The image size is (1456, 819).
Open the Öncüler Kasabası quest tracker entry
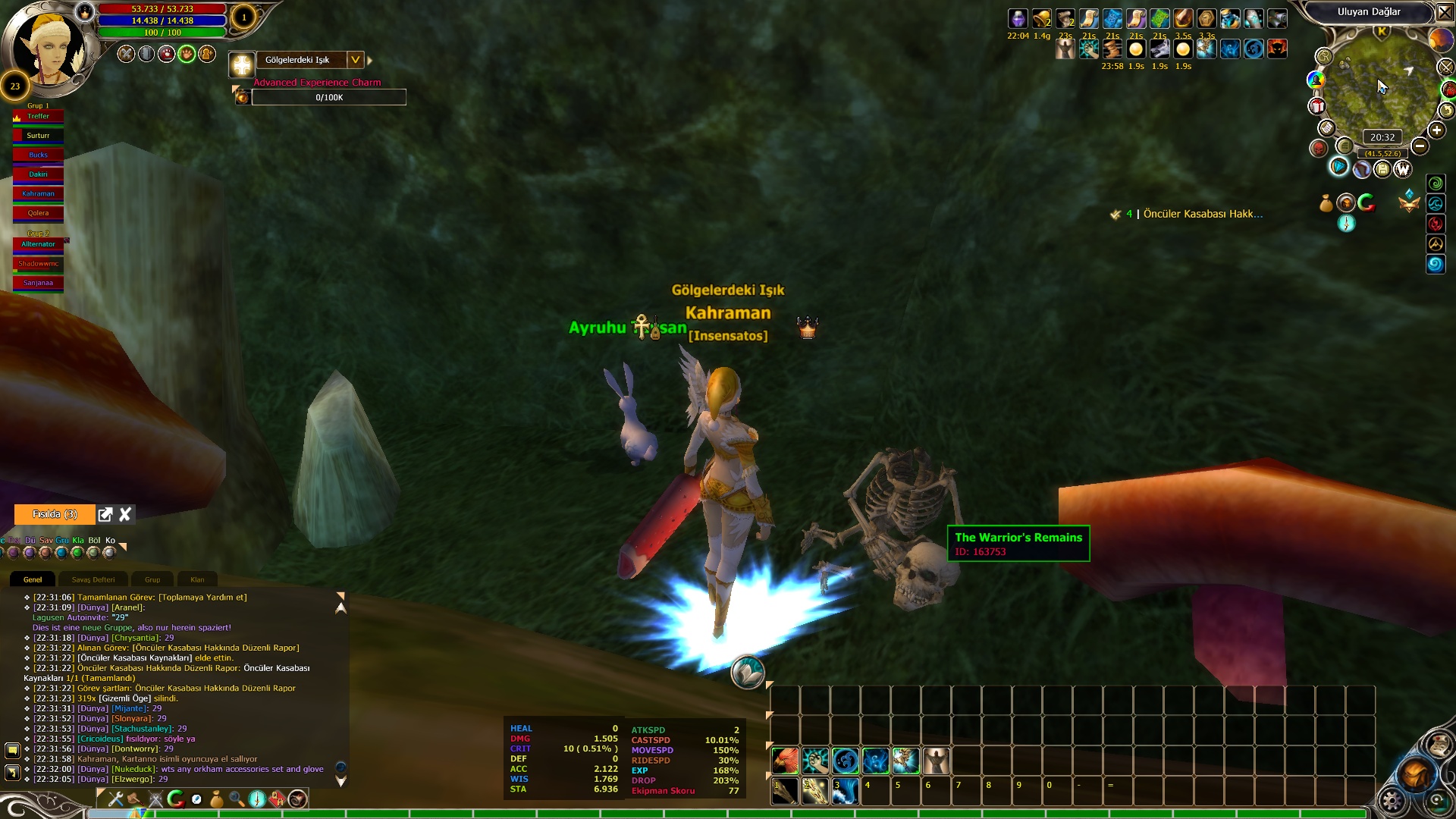(x=1202, y=215)
